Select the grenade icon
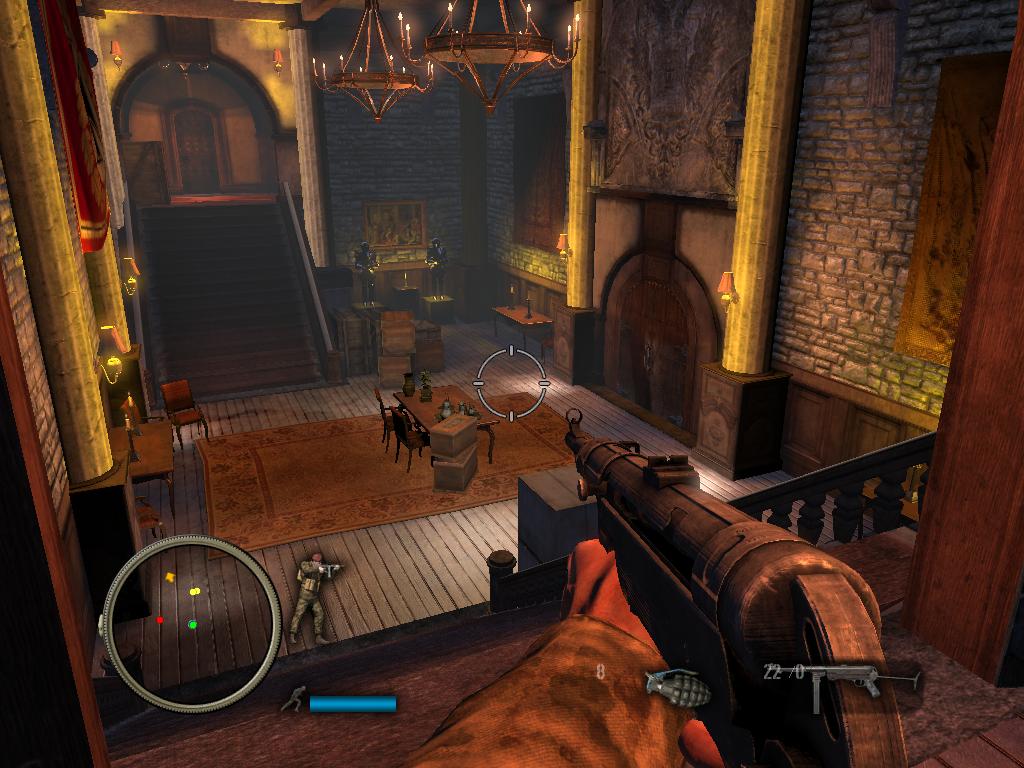Image resolution: width=1024 pixels, height=768 pixels. coord(677,687)
